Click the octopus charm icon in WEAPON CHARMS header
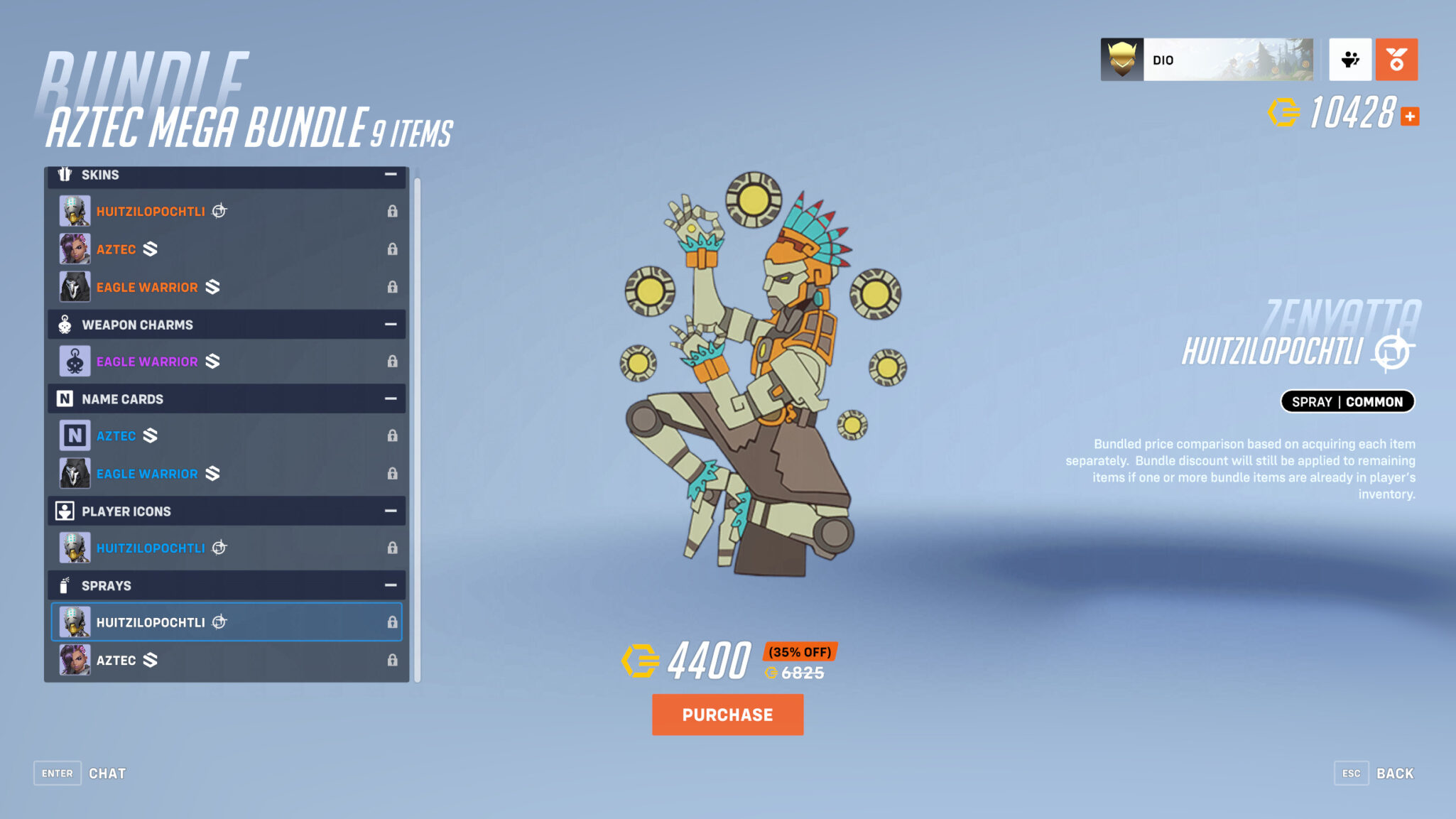The width and height of the screenshot is (1456, 819). tap(65, 324)
